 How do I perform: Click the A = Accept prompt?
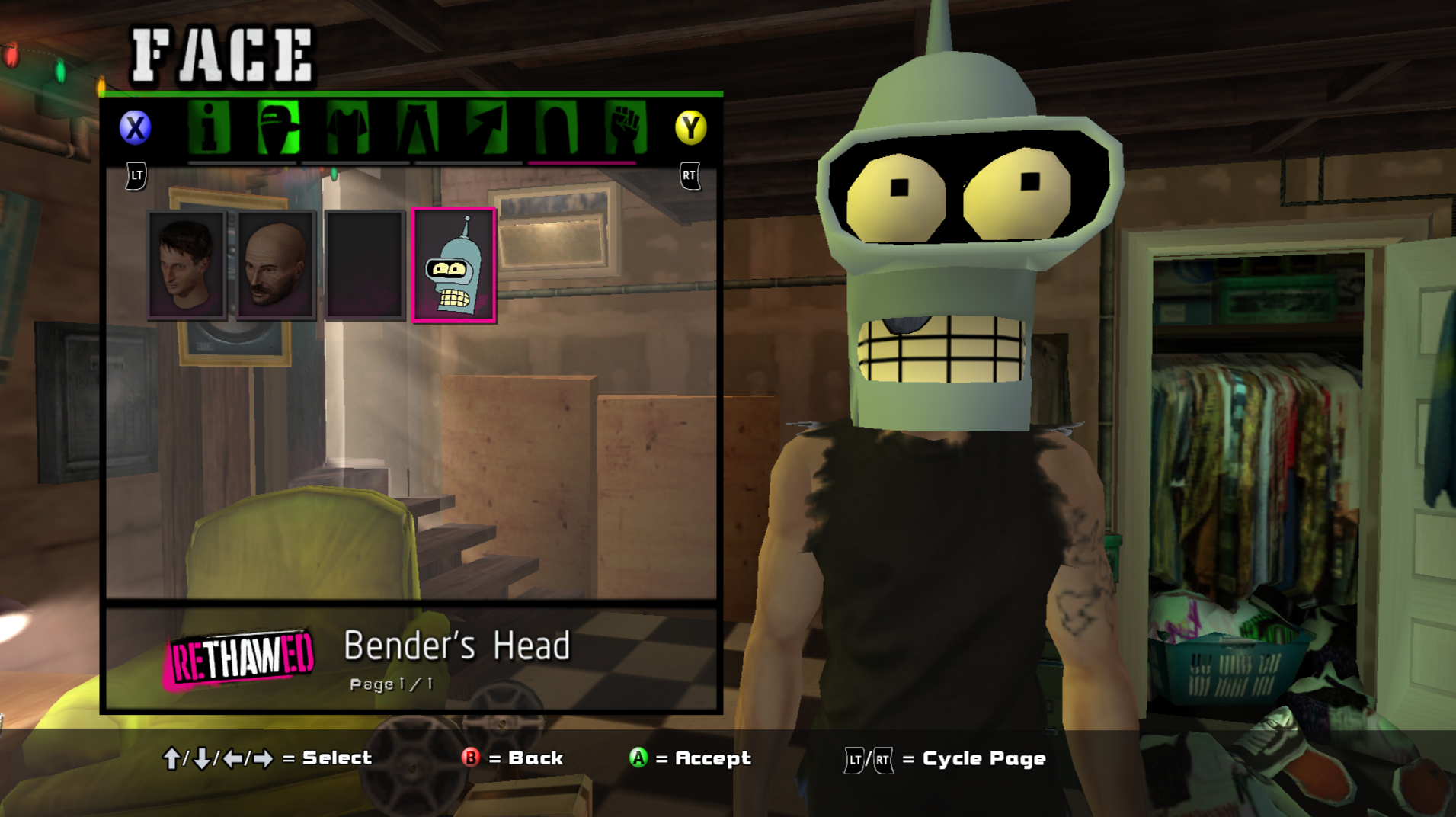pyautogui.click(x=690, y=758)
